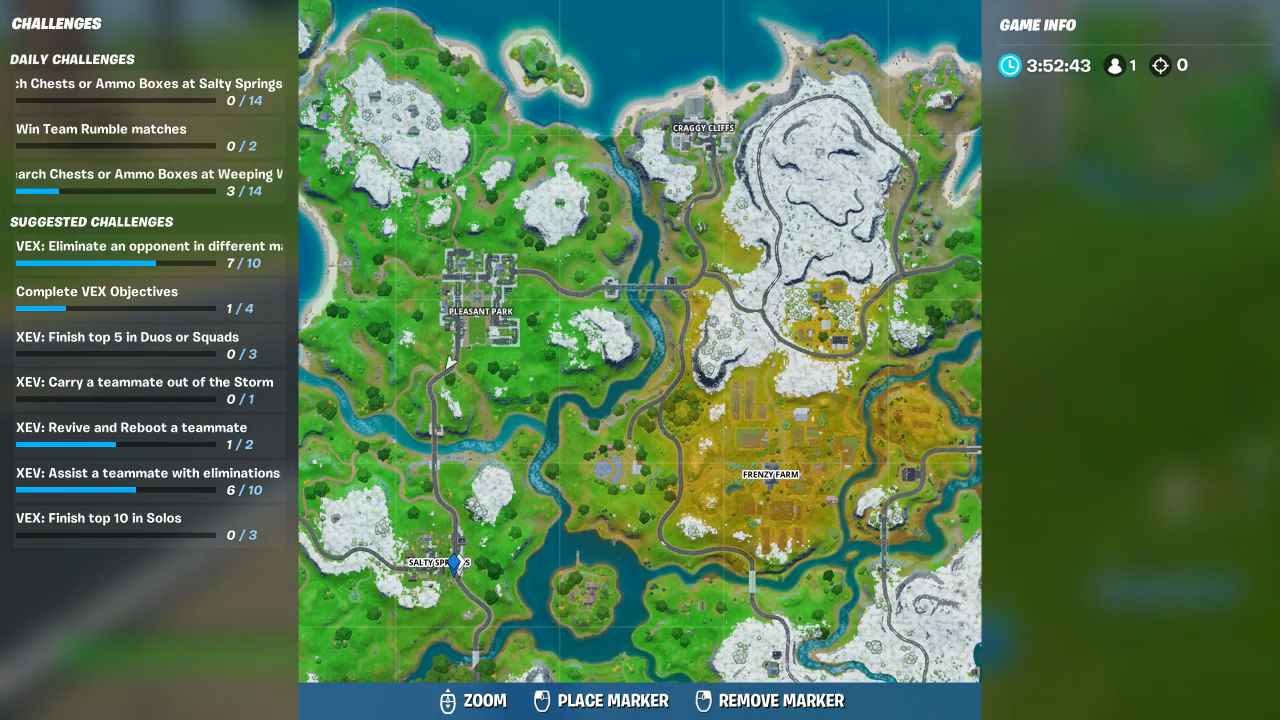Click Craggy Cliffs on the map
The width and height of the screenshot is (1280, 720).
coord(704,128)
